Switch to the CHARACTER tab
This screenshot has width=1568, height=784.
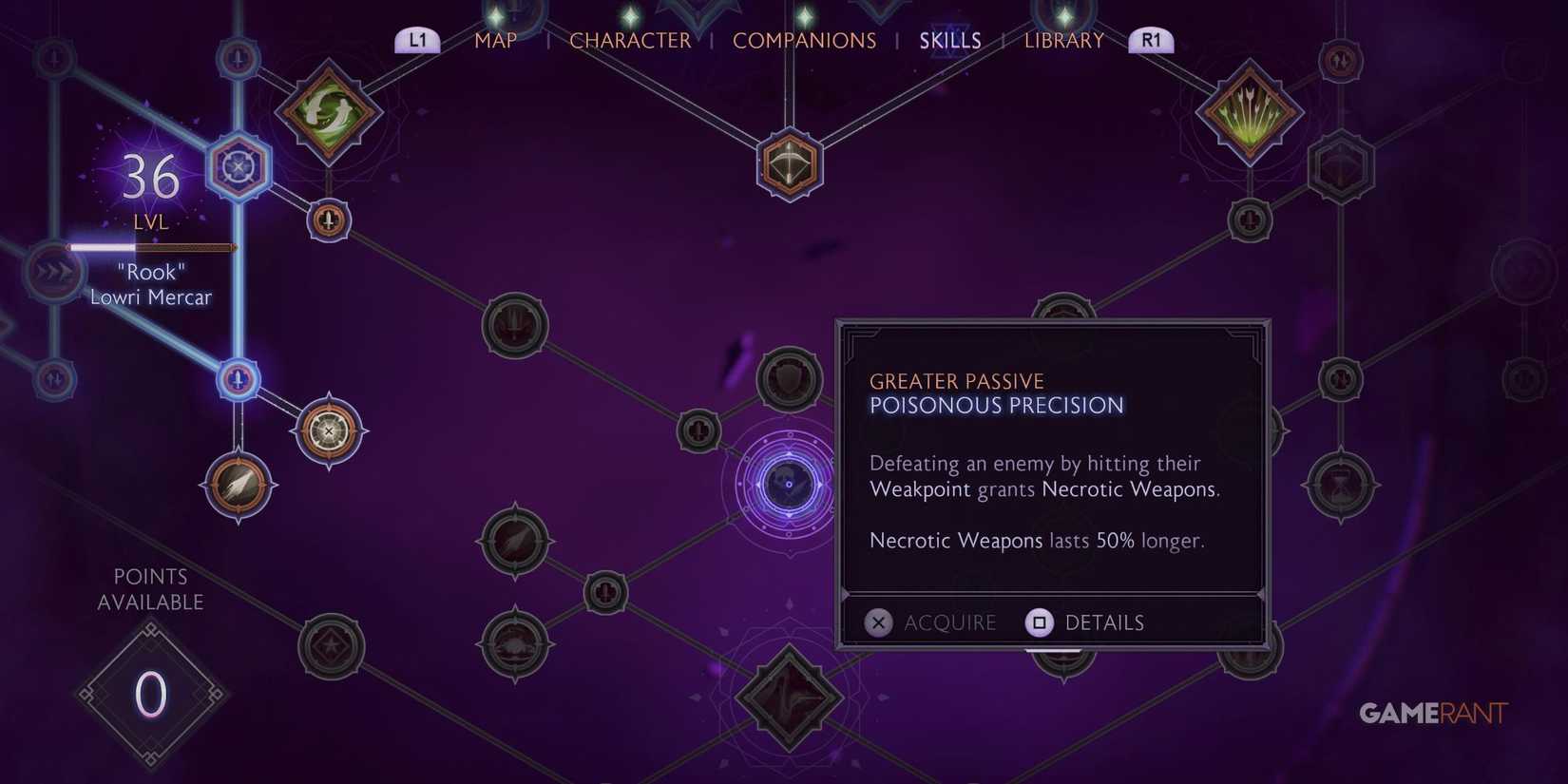coord(630,40)
